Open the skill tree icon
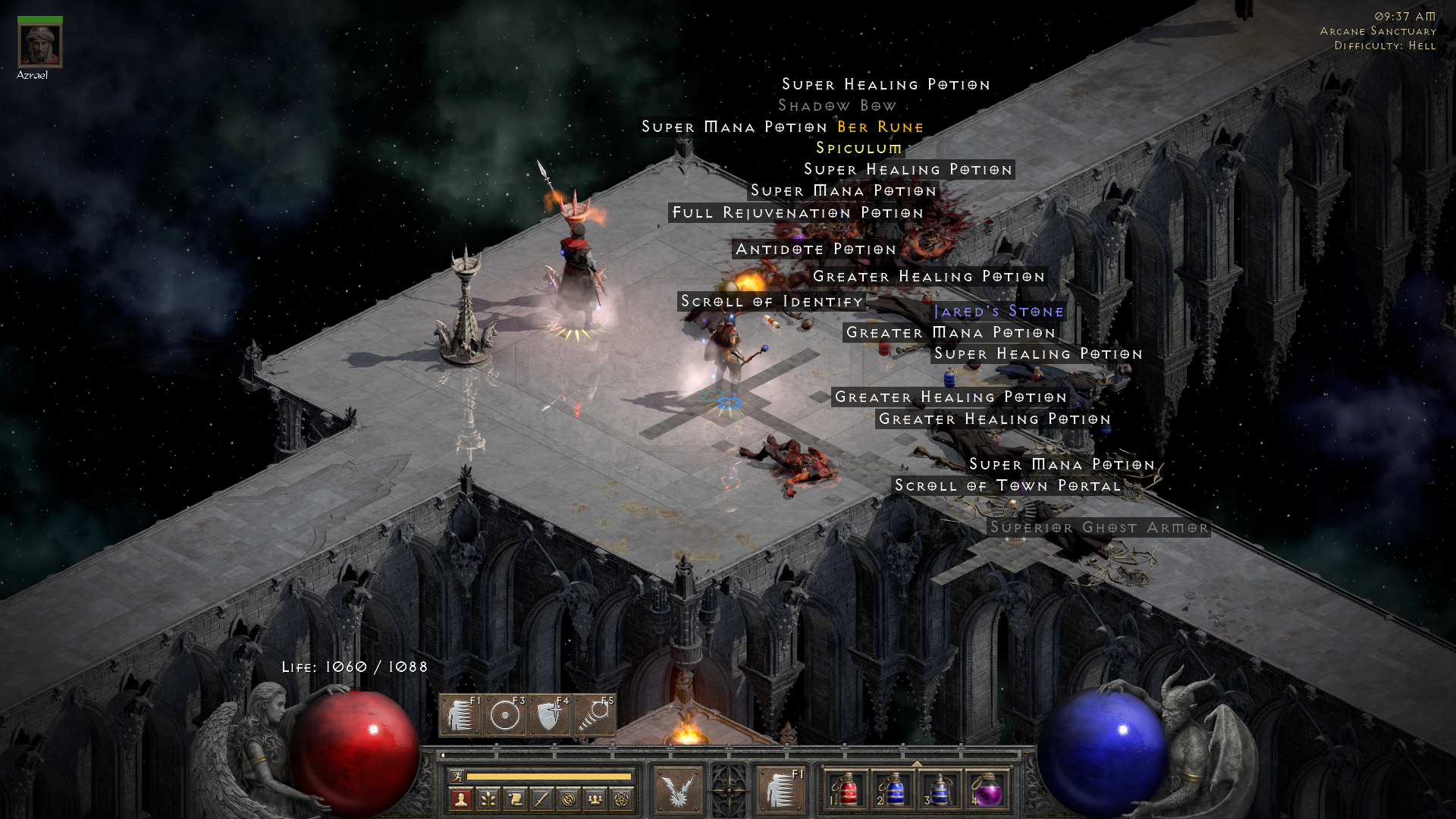 click(489, 798)
